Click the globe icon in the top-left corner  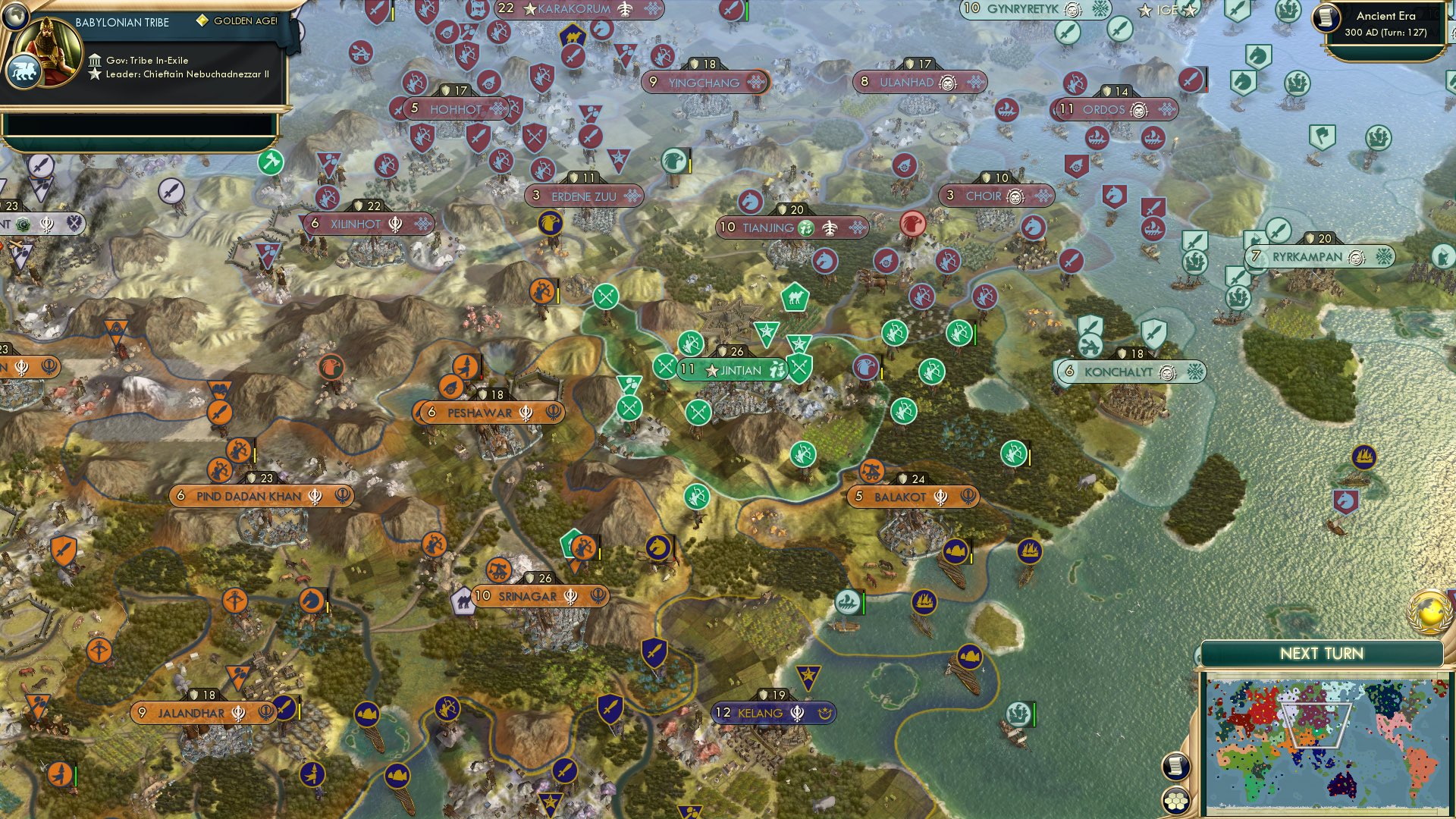(14, 17)
